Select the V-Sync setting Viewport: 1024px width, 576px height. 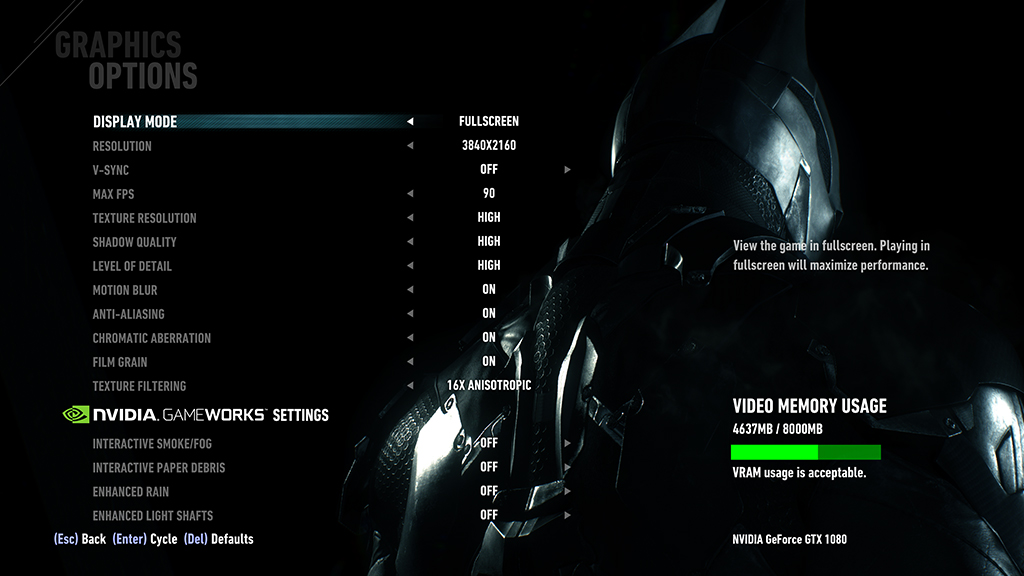click(x=111, y=170)
